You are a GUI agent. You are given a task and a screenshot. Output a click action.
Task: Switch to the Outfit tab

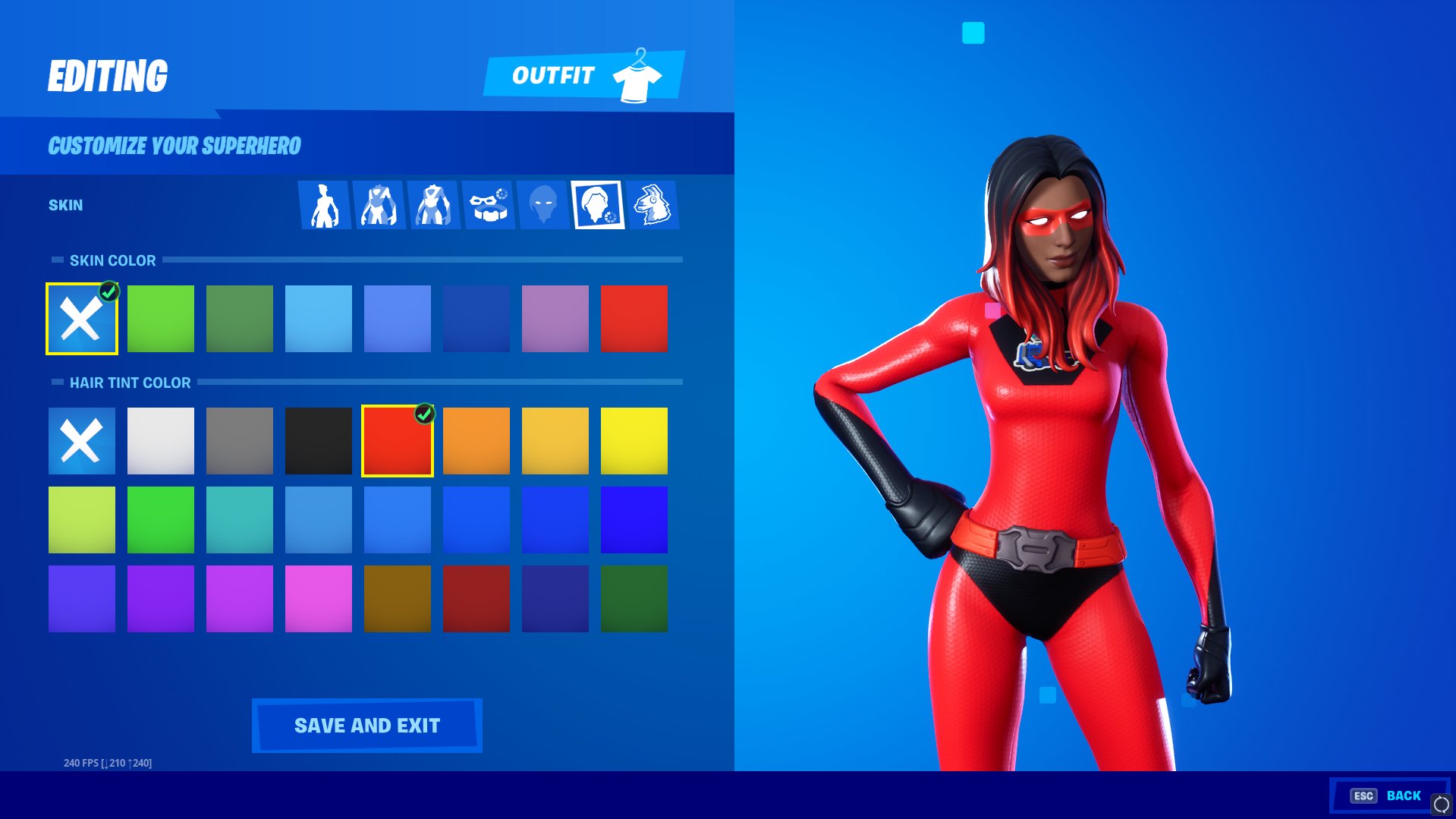(x=553, y=75)
